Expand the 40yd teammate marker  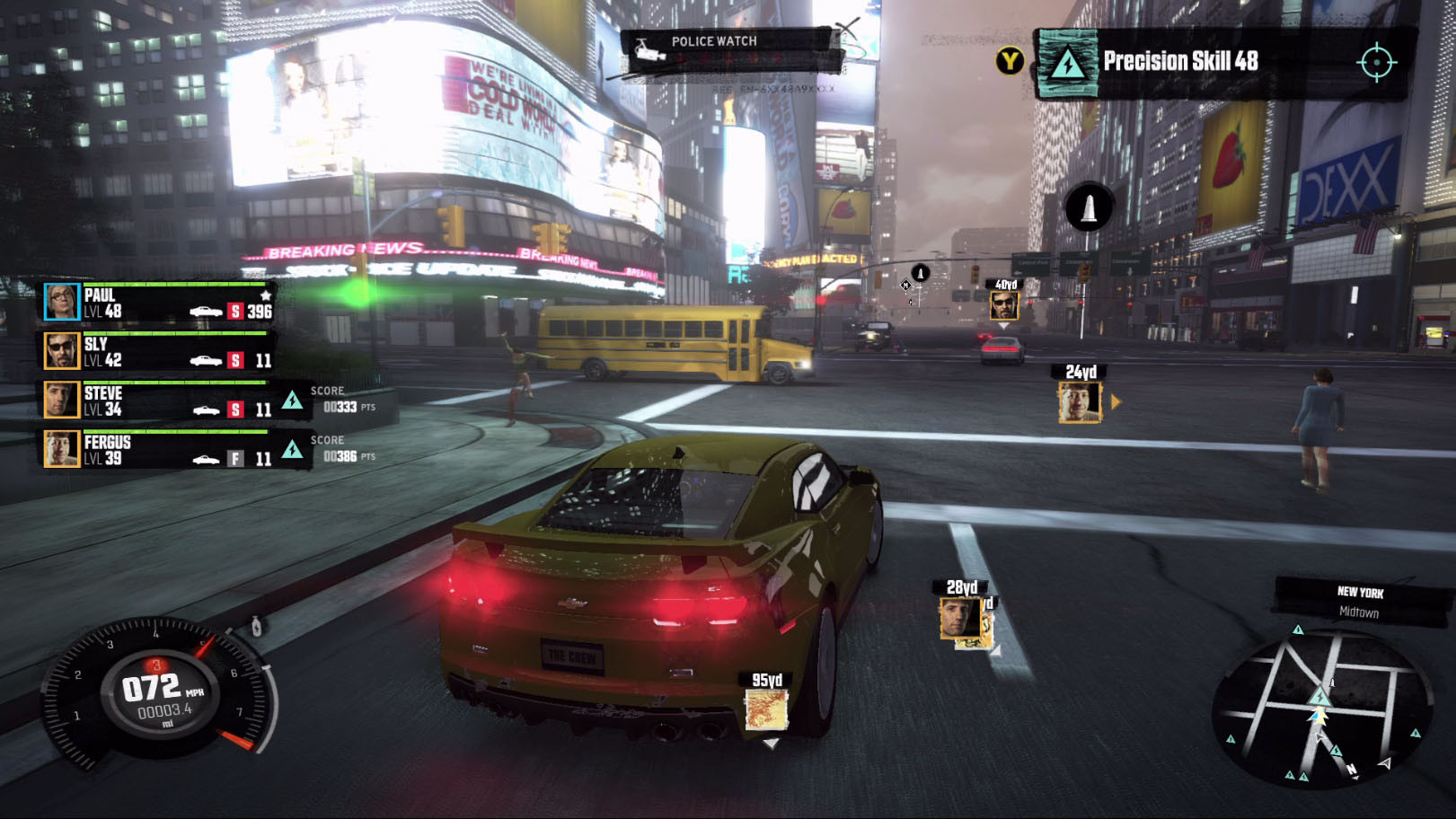pyautogui.click(x=1006, y=304)
